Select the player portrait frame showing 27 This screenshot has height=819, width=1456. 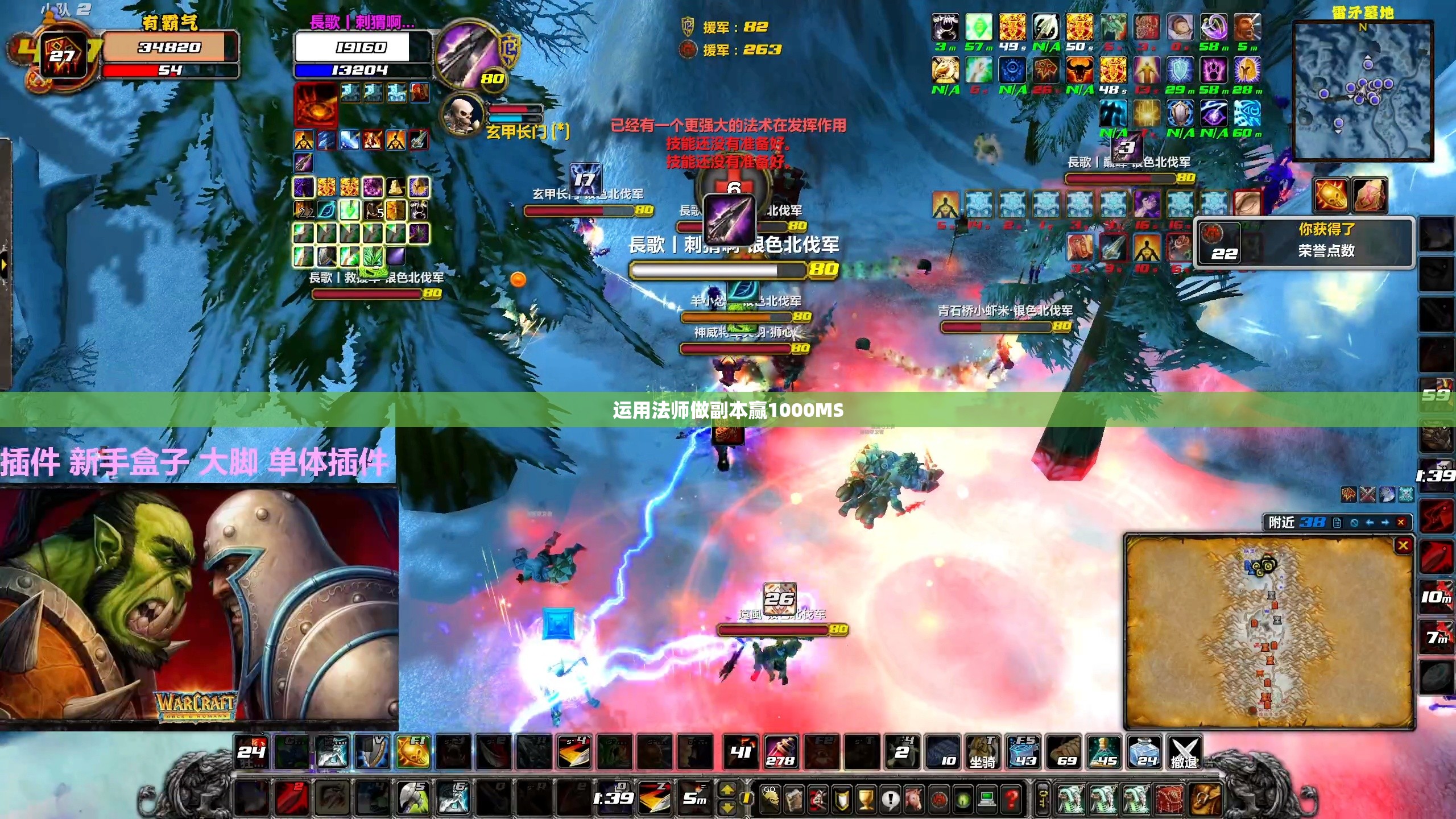64,56
